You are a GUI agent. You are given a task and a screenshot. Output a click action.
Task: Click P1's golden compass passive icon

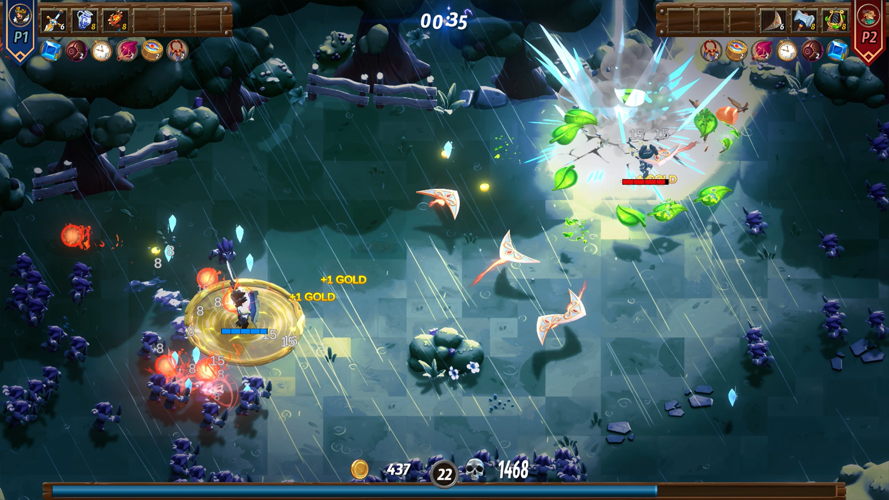click(152, 50)
